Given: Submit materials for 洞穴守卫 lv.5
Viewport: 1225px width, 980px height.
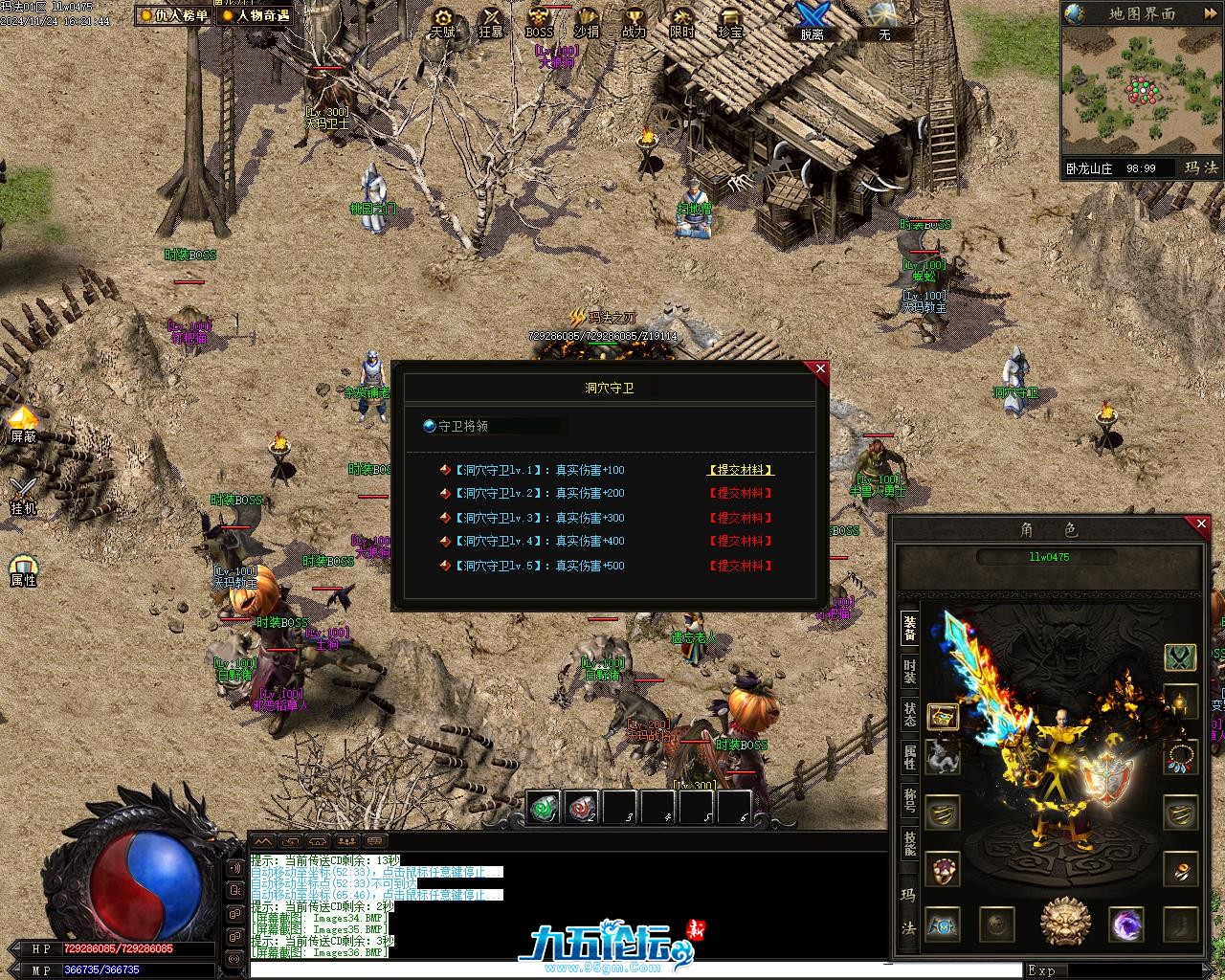Looking at the screenshot, I should (x=740, y=566).
